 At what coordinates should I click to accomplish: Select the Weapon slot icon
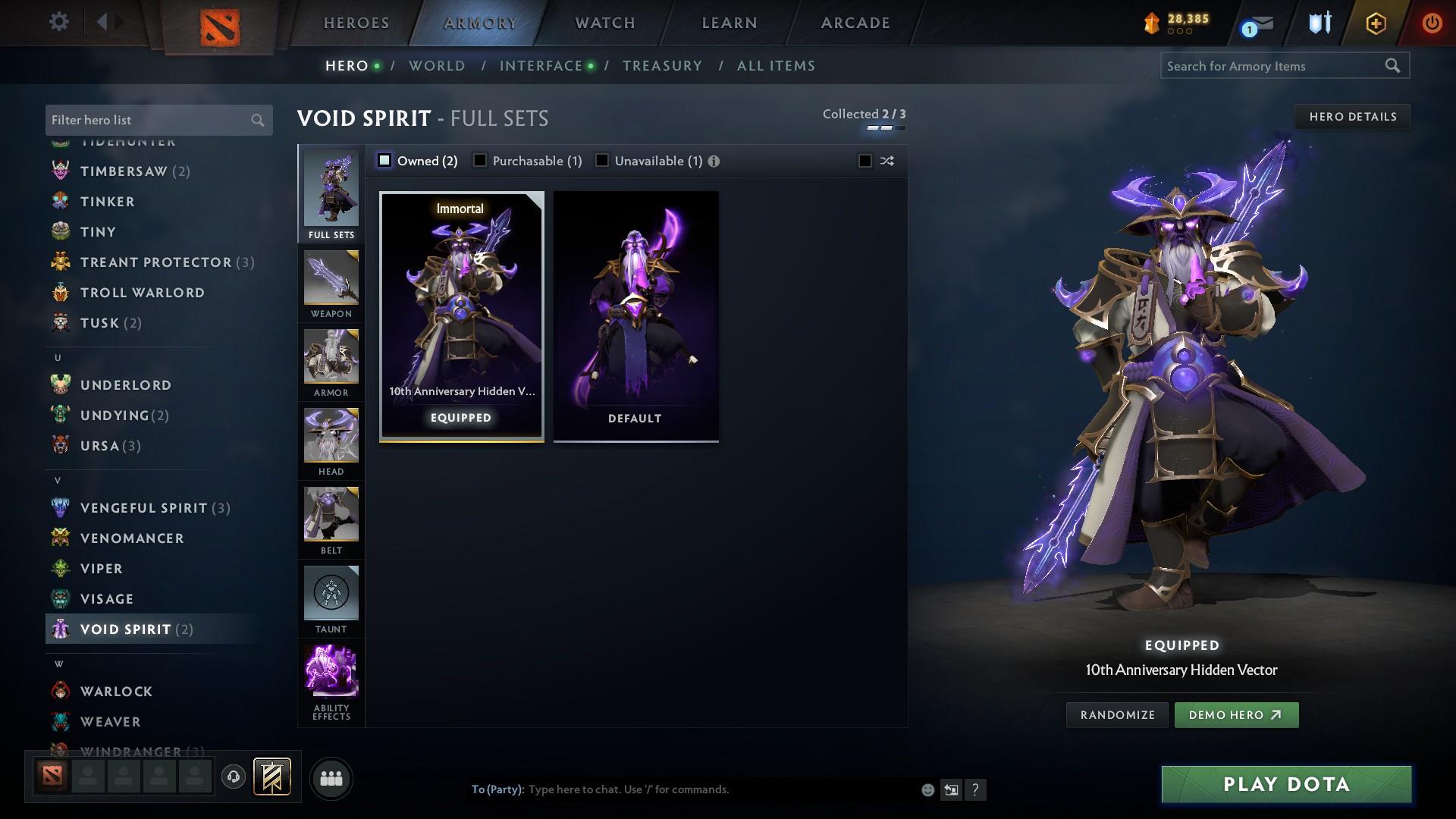click(x=331, y=279)
